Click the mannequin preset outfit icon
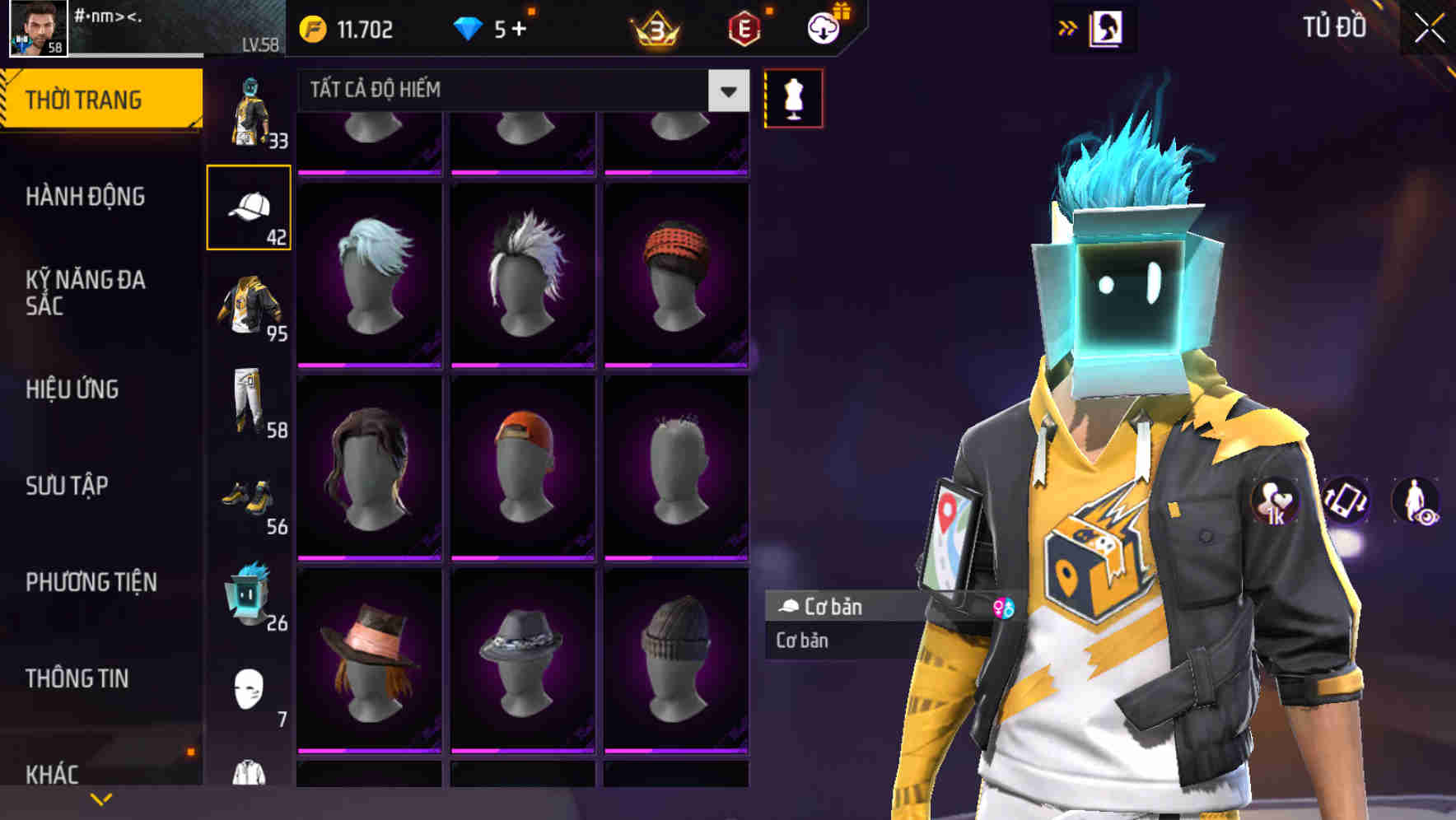 [x=792, y=97]
